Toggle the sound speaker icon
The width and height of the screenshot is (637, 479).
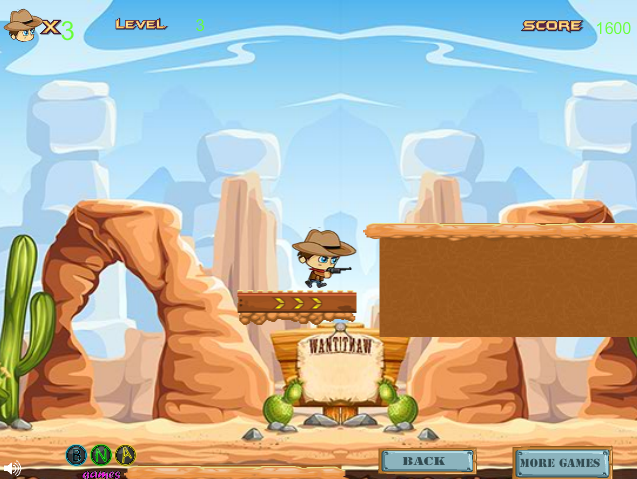click(x=11, y=468)
